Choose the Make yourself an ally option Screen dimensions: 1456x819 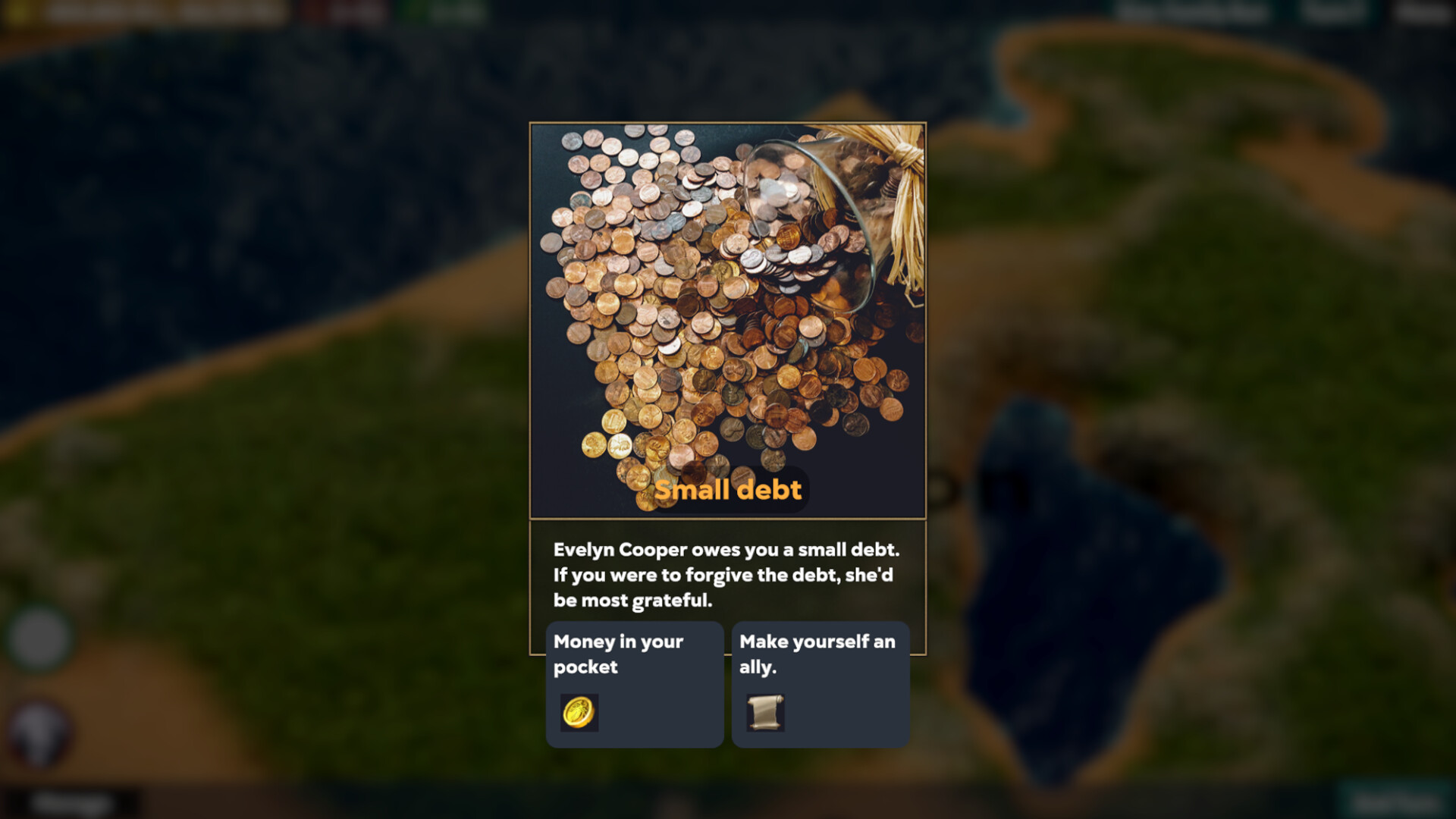(820, 682)
